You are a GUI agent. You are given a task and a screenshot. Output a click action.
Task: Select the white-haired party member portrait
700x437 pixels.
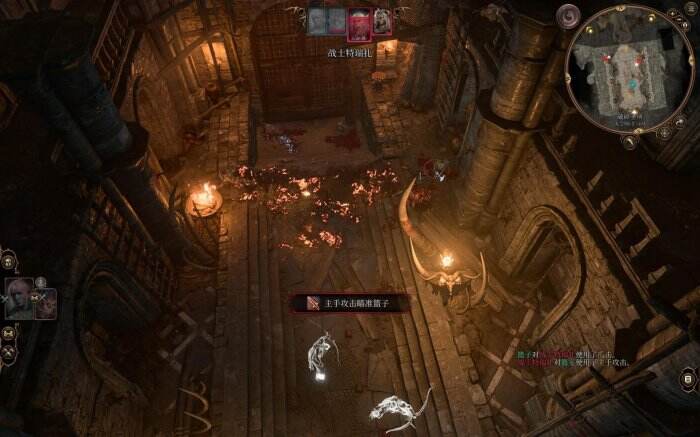(x=18, y=297)
